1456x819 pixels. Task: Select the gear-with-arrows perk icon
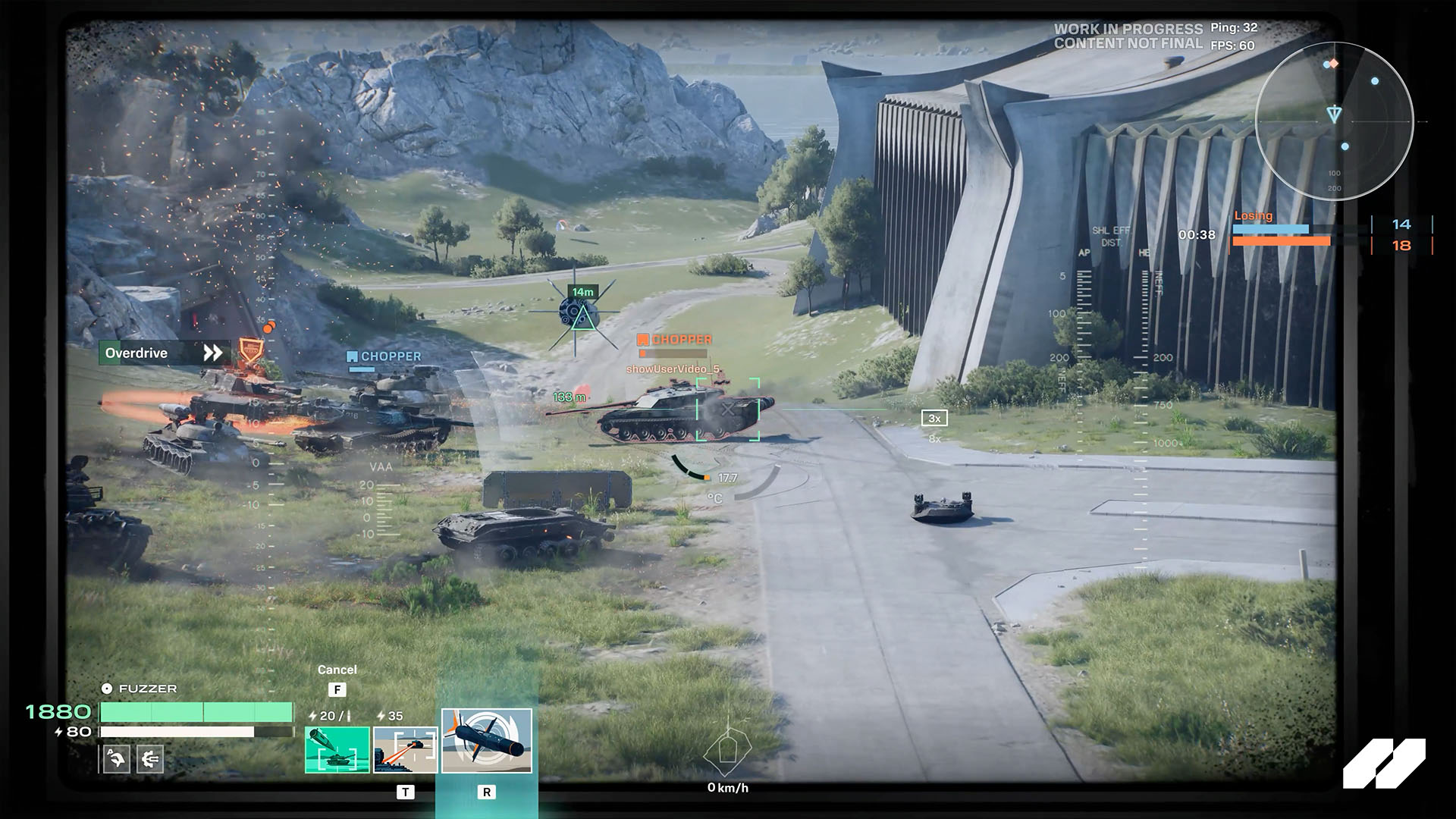(150, 758)
